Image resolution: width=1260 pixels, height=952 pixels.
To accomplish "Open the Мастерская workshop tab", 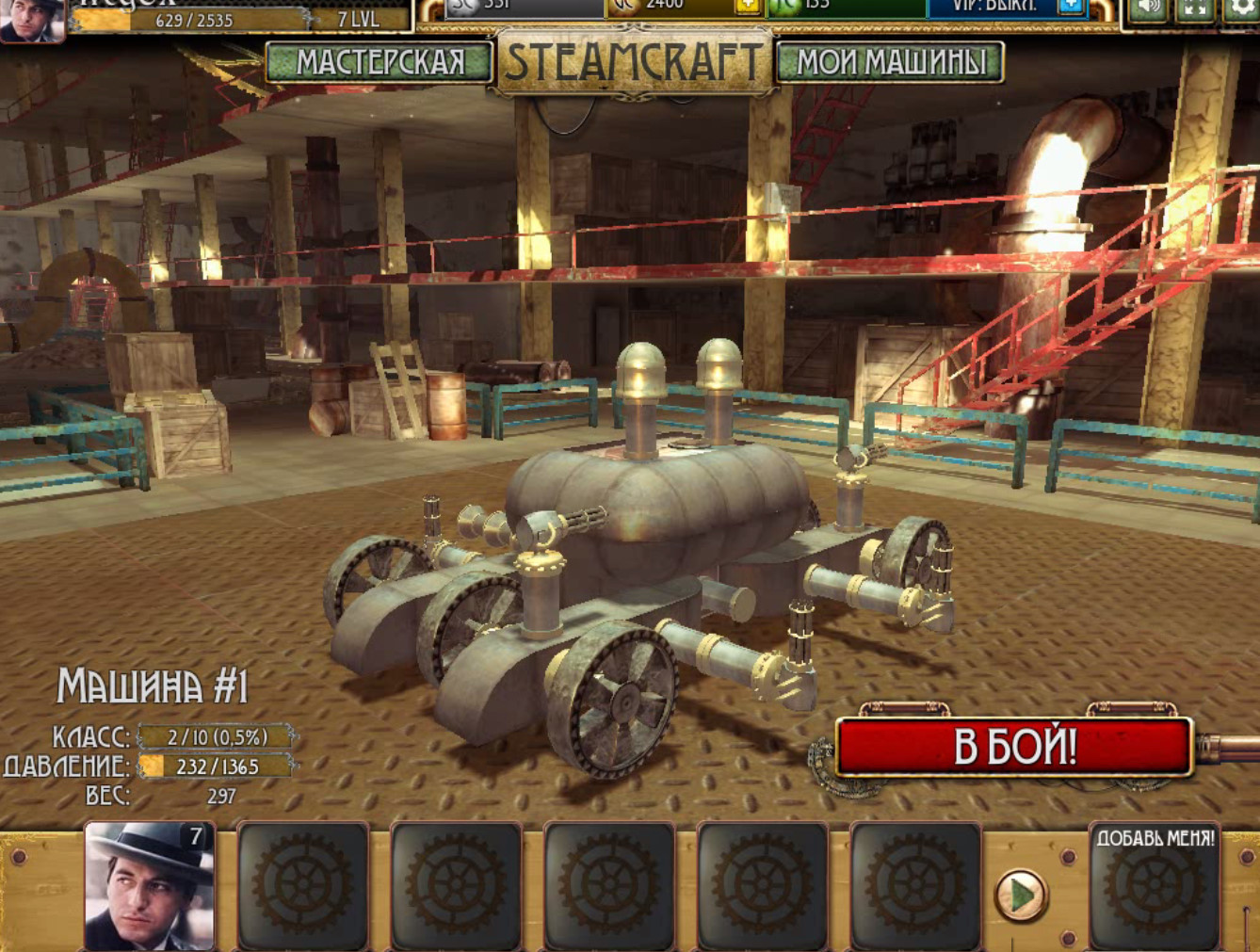I will (380, 62).
